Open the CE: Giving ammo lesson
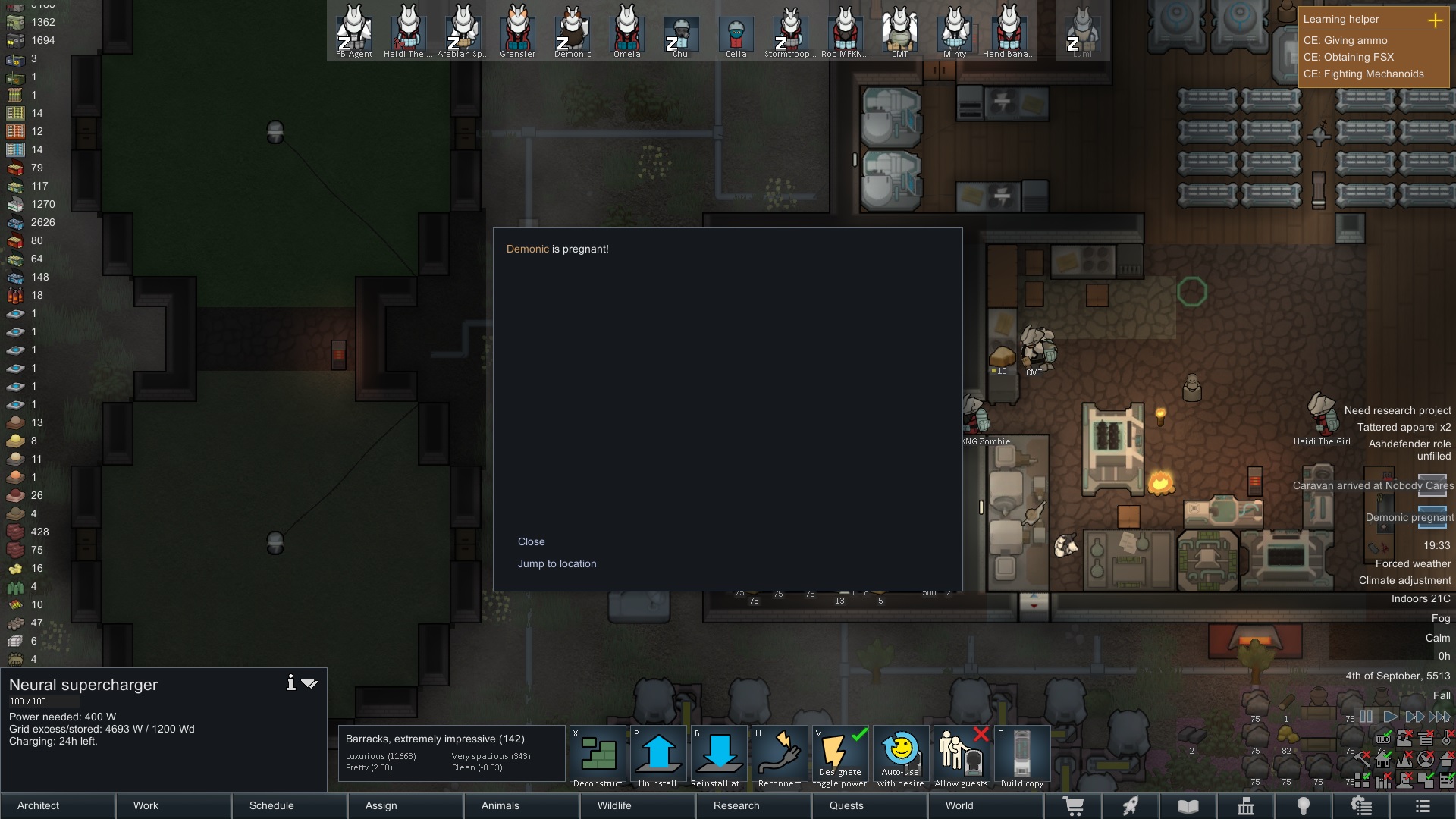The width and height of the screenshot is (1456, 819). coord(1345,40)
